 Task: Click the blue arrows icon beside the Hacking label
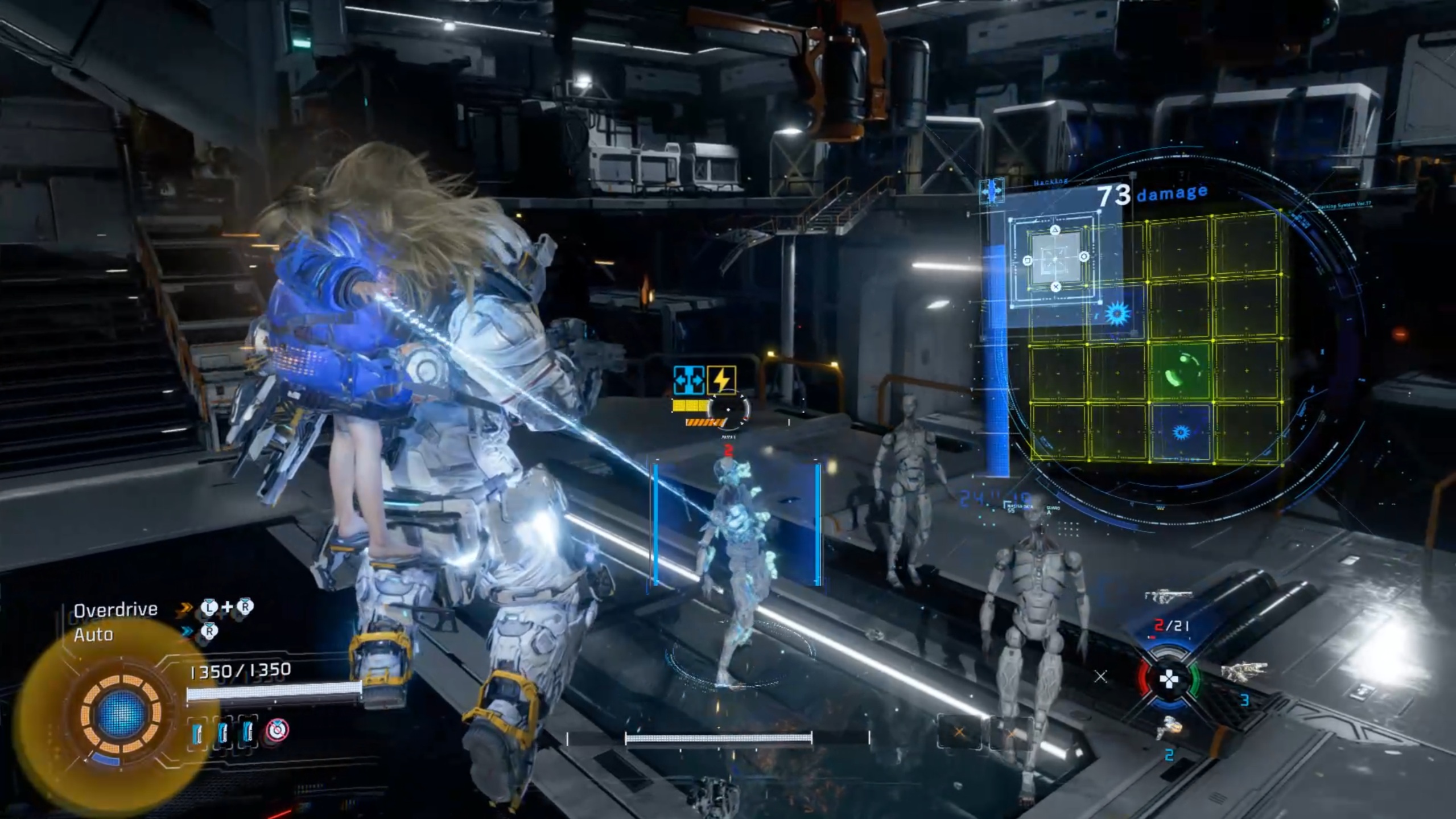991,191
